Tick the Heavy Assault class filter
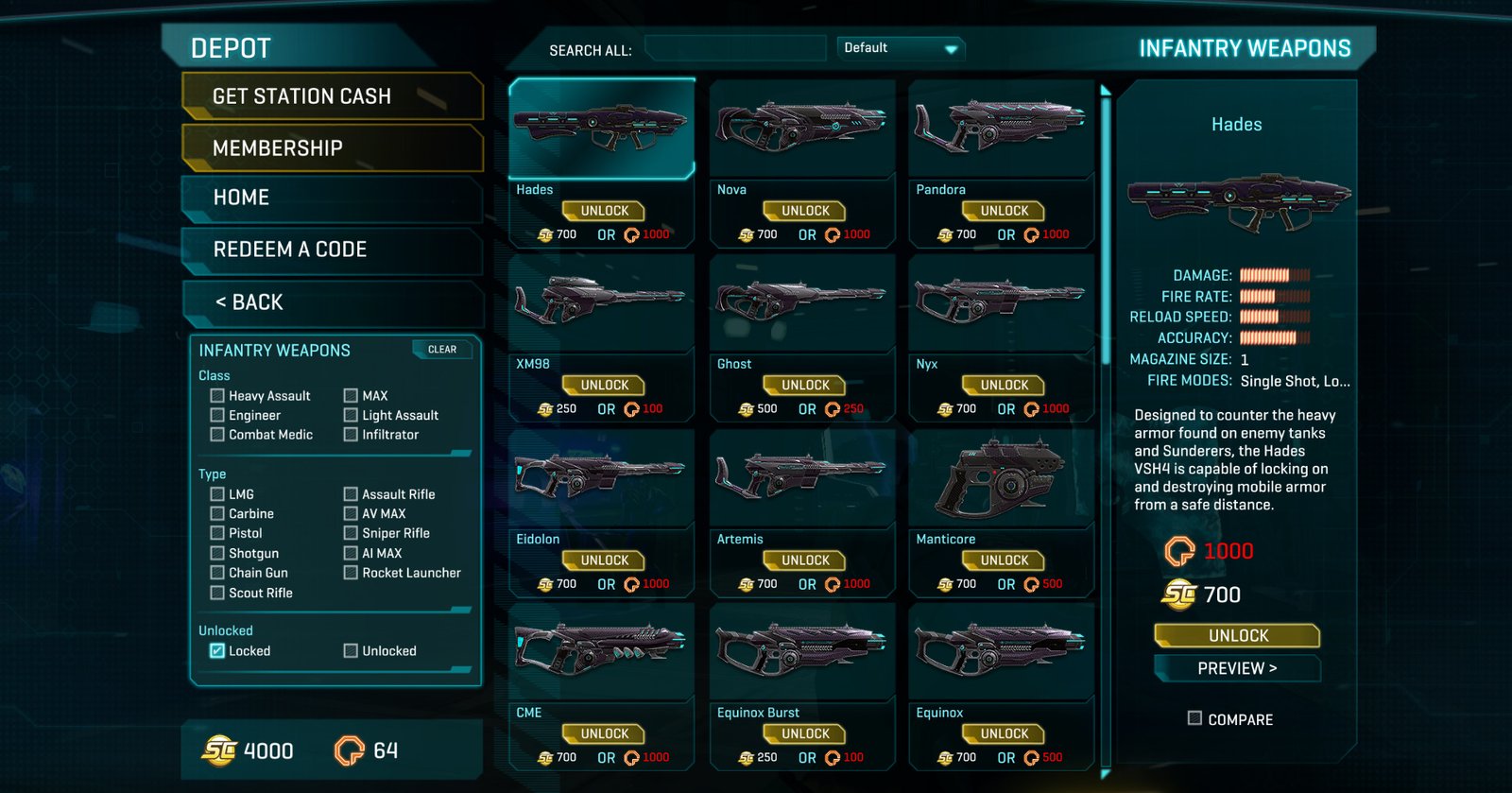Viewport: 1512px width, 793px height. click(x=217, y=396)
